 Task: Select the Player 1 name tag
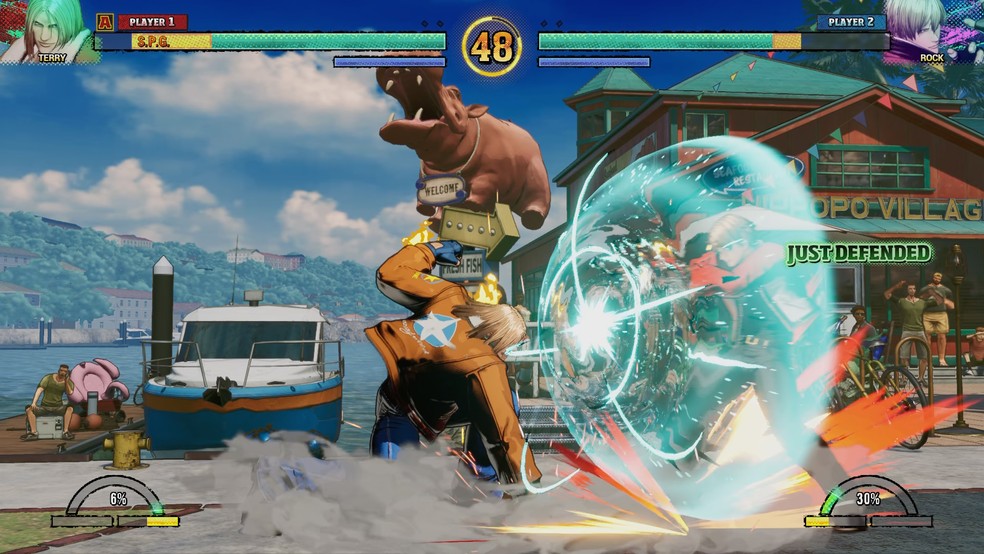pos(152,22)
